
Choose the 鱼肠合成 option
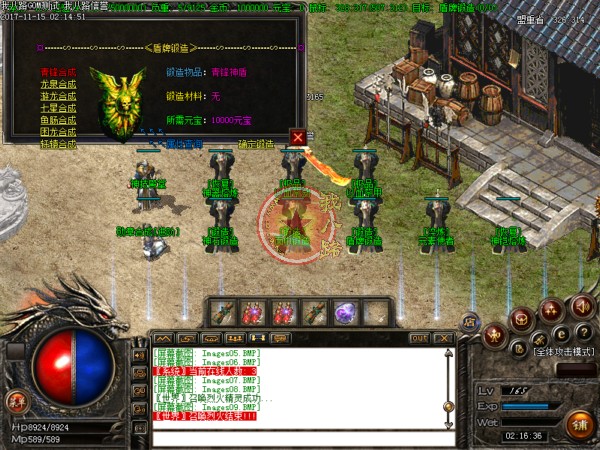click(x=58, y=120)
